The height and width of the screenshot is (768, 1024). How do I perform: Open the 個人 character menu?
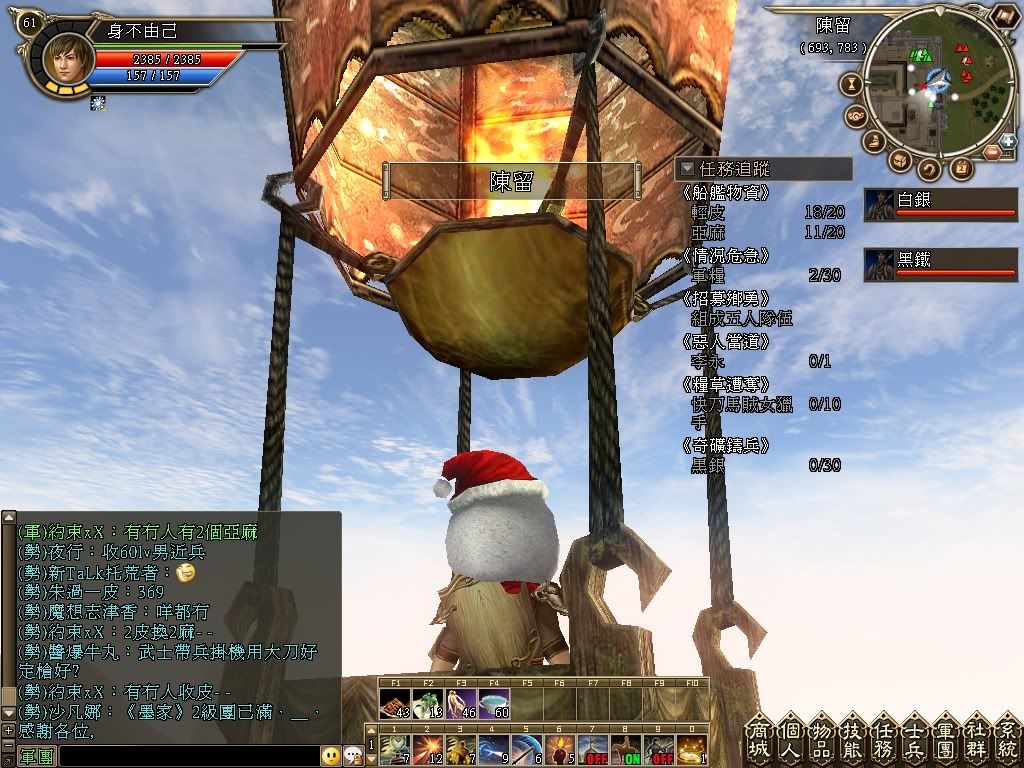(x=790, y=739)
